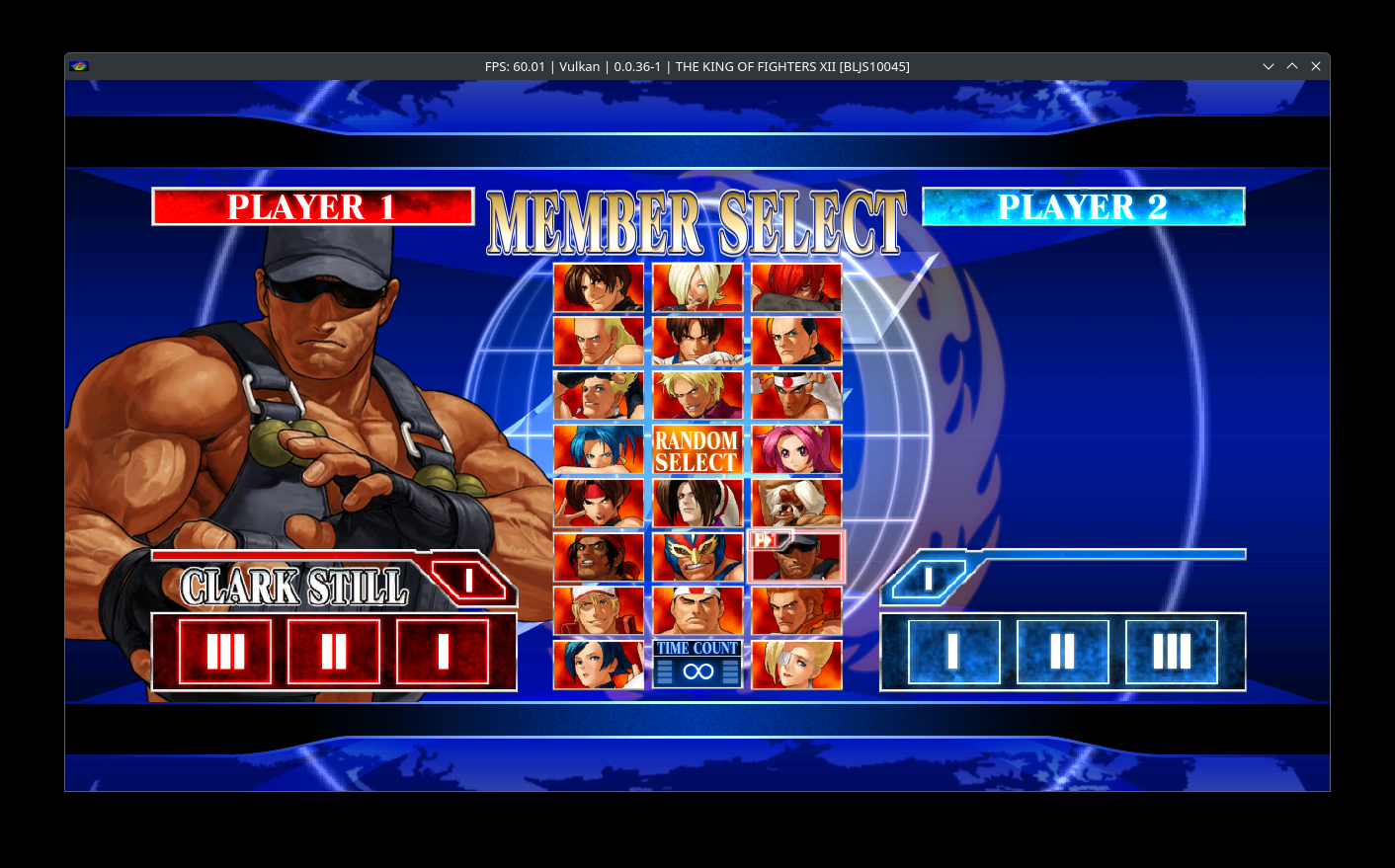
Task: Choose the white-haired Ash portrait
Action: (x=697, y=287)
